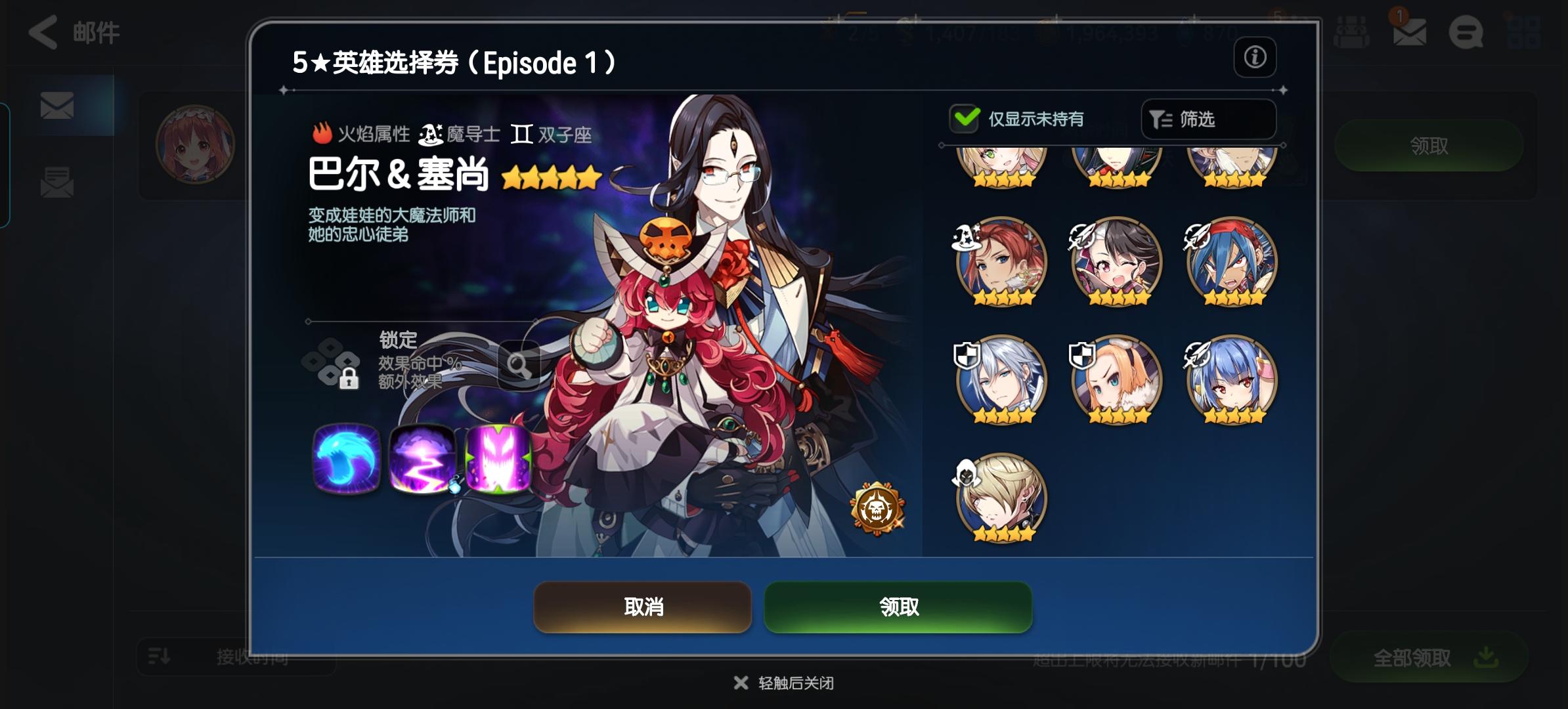Open the 接收时间 sort selector

(x=235, y=659)
